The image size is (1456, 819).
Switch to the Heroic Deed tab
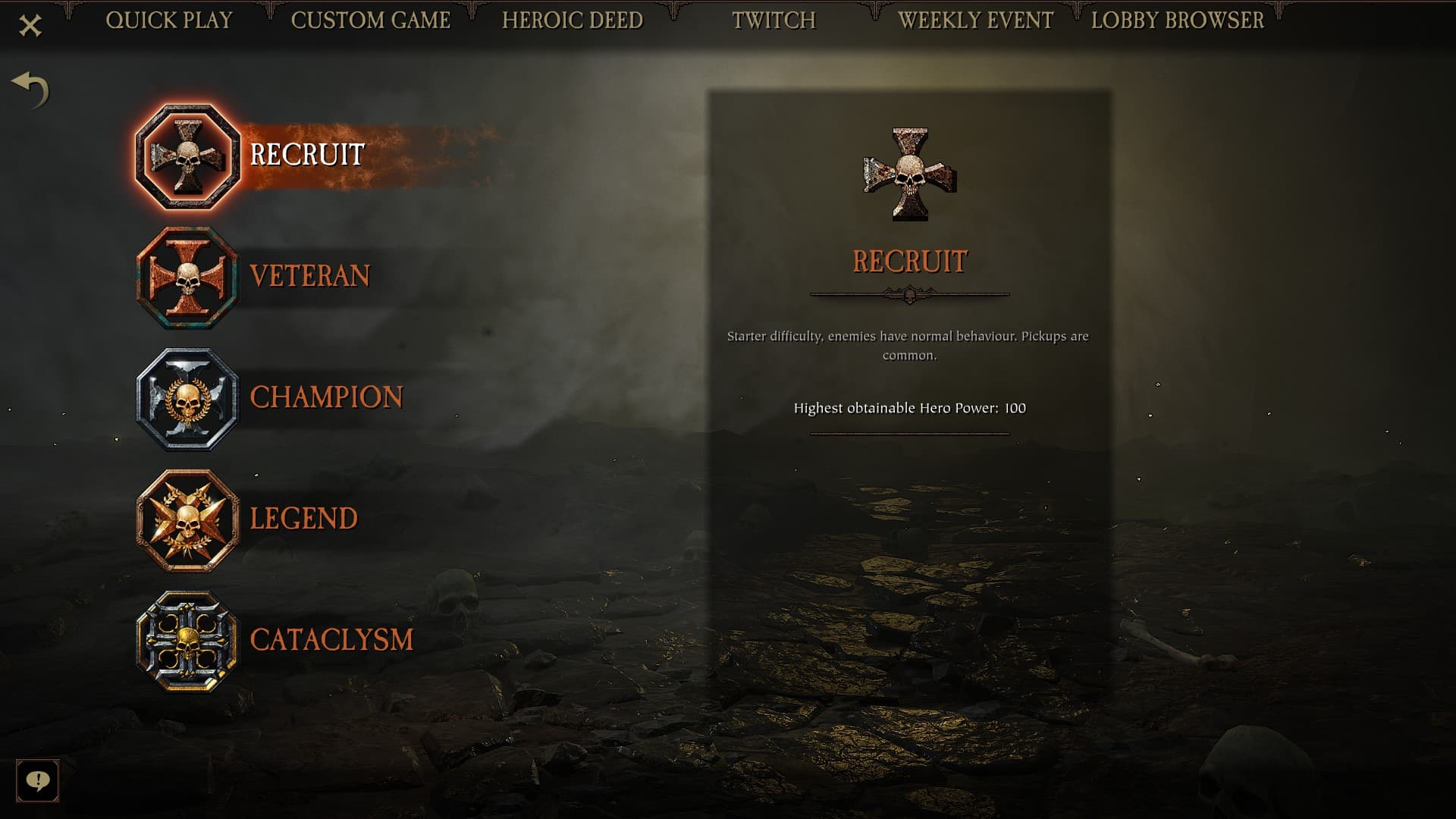point(573,20)
